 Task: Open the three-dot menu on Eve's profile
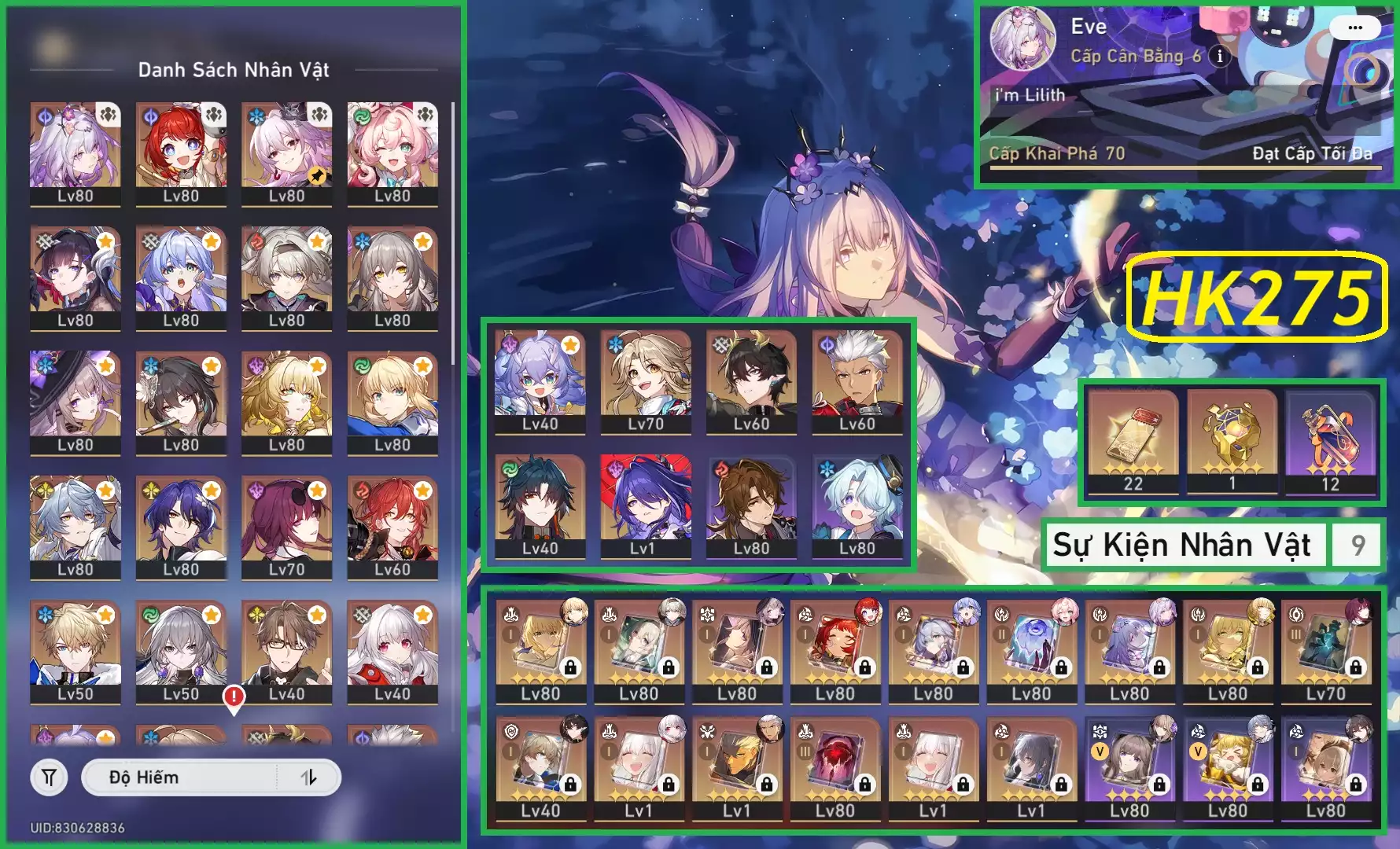1354,28
